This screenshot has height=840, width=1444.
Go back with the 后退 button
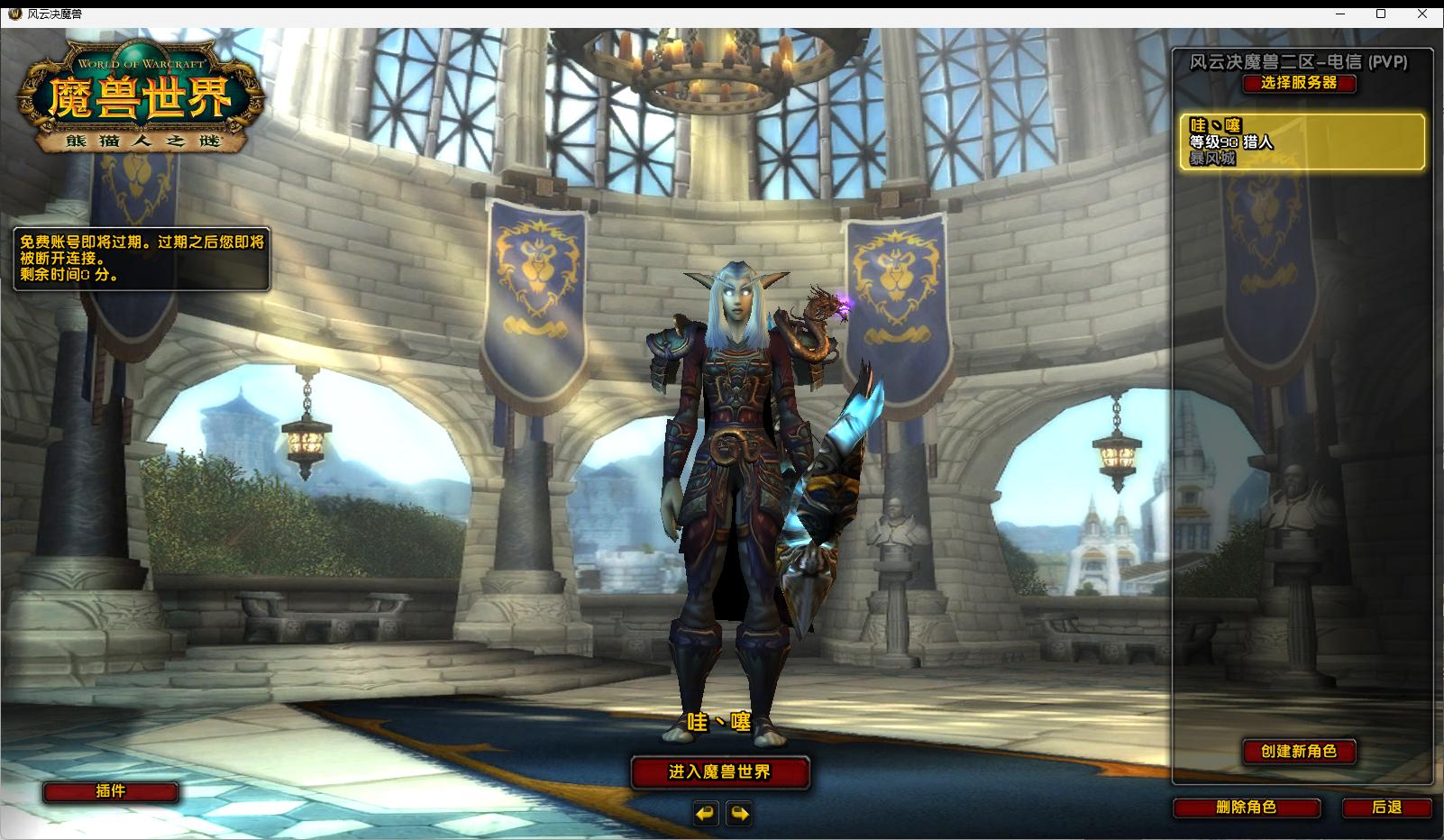pos(1386,808)
